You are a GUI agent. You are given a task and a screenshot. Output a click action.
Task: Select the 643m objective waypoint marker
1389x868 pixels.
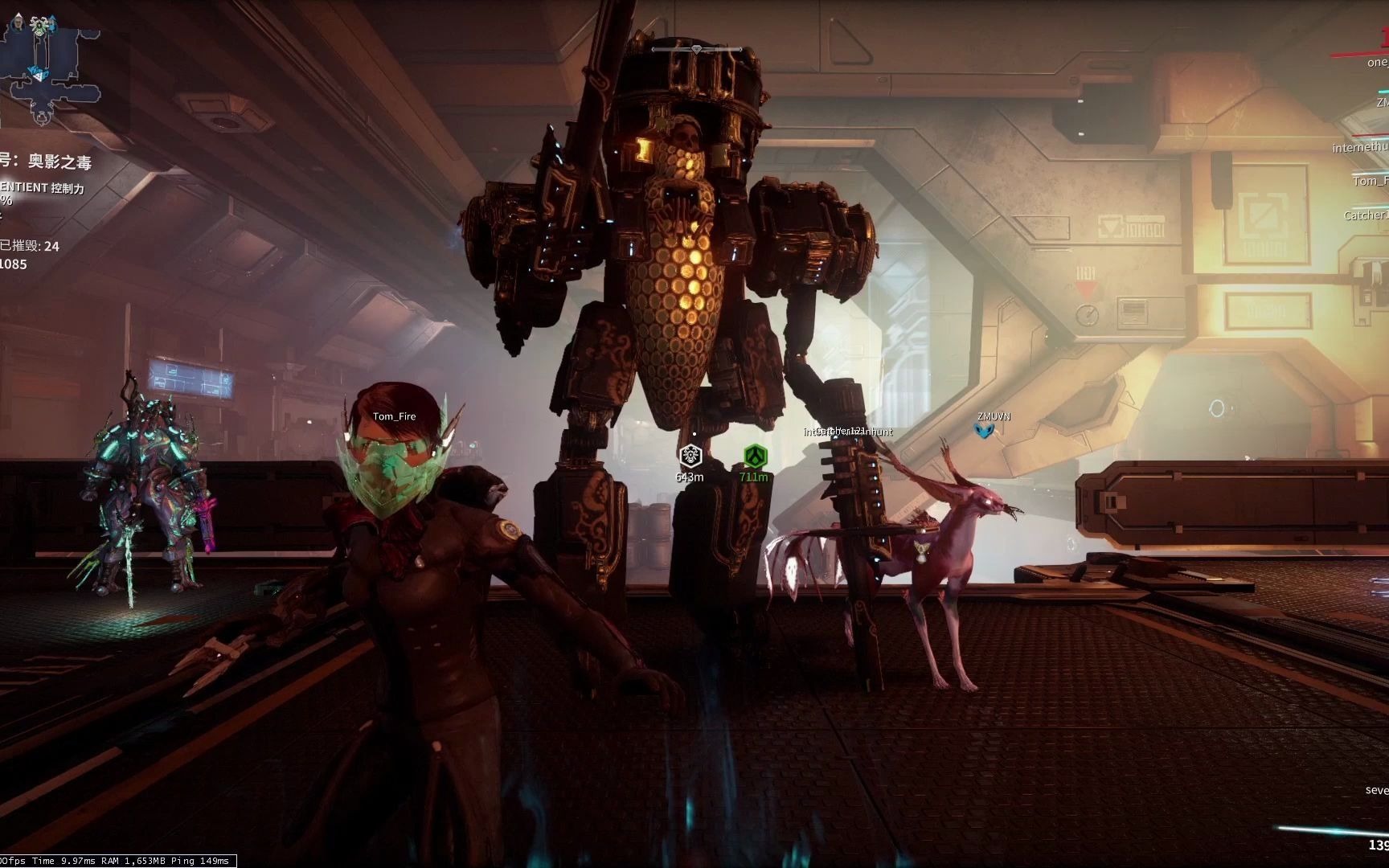pyautogui.click(x=690, y=457)
